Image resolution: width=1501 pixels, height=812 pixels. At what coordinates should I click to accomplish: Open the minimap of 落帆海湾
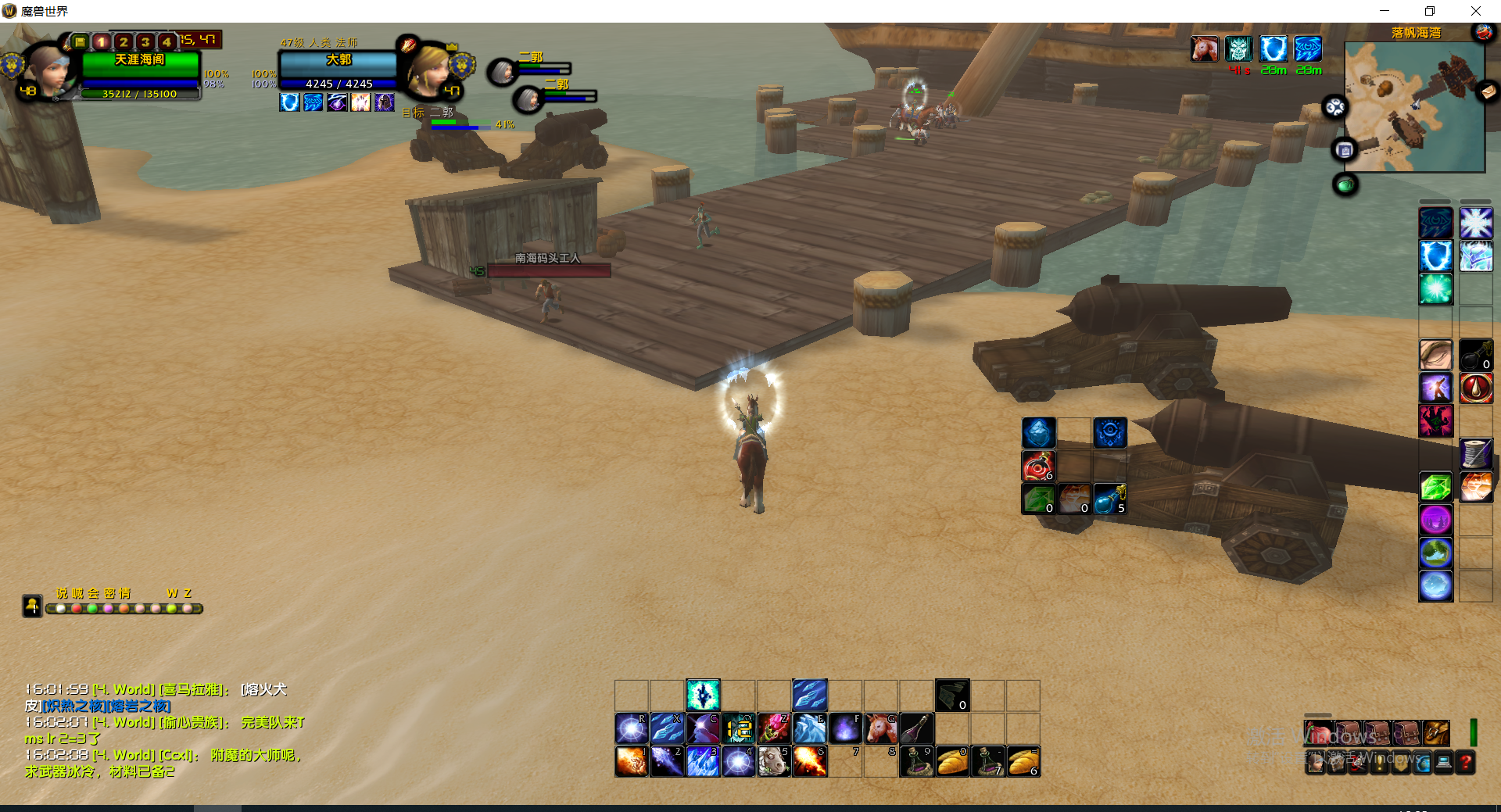pos(1413,107)
